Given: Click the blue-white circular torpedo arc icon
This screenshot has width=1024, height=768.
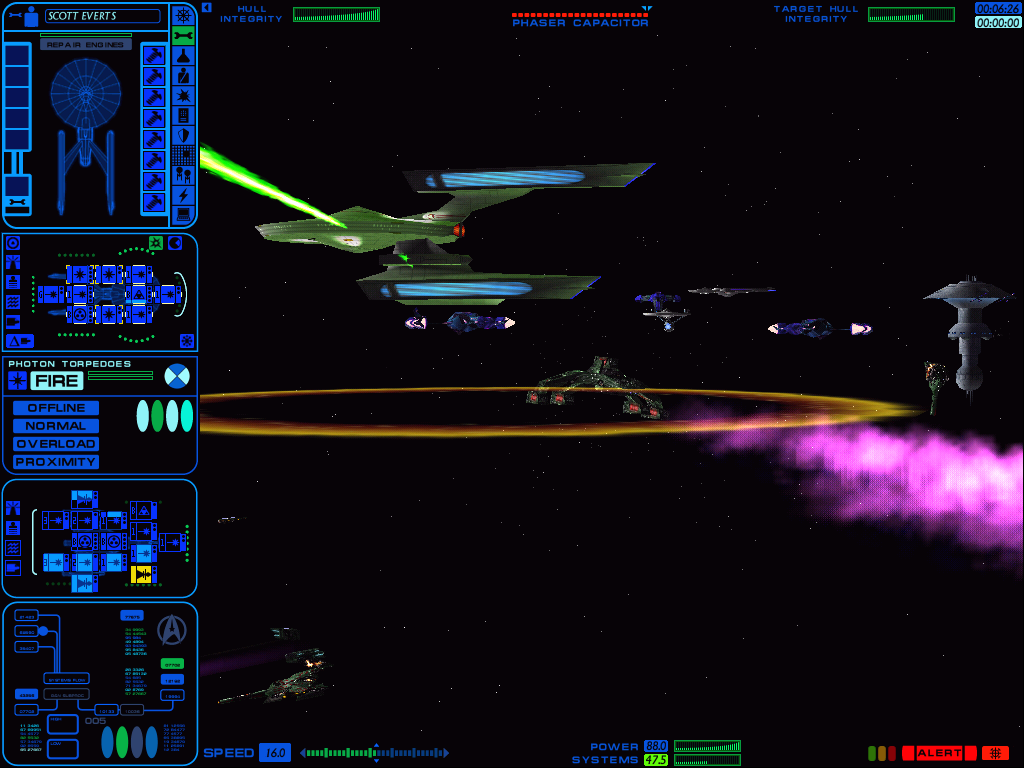Looking at the screenshot, I should 176,377.
